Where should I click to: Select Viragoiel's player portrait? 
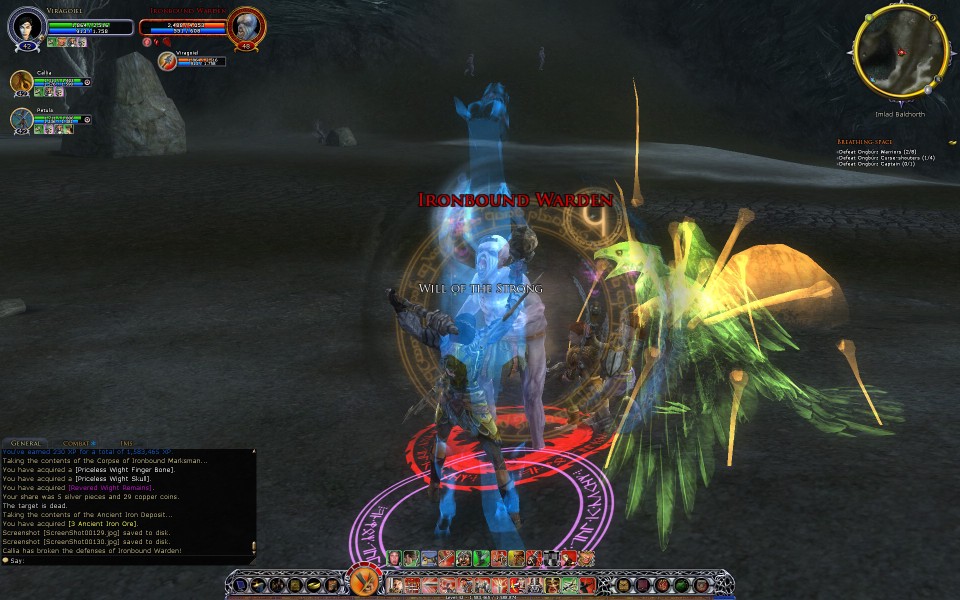26,26
